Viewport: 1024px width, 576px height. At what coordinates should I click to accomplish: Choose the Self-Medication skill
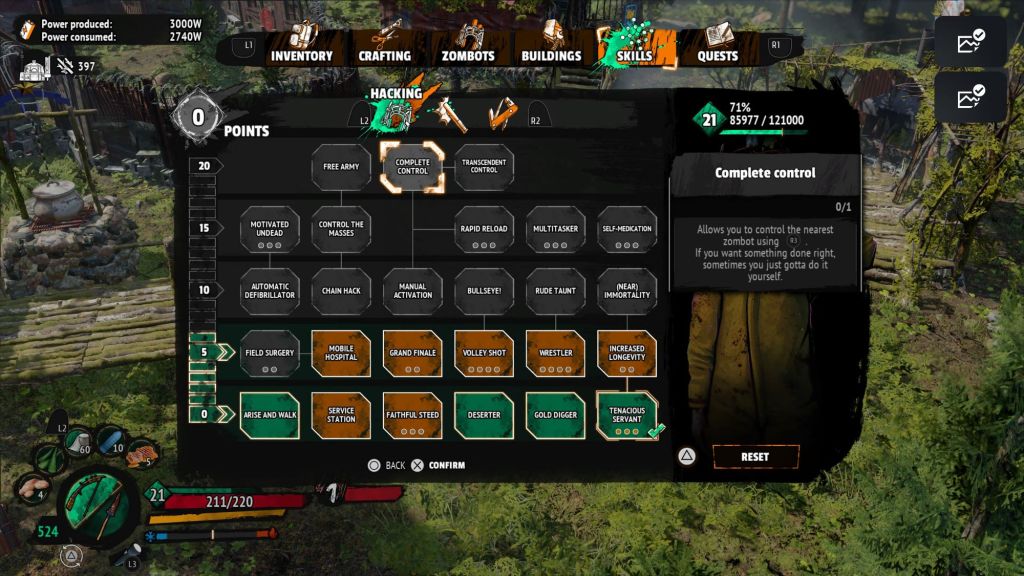[x=627, y=229]
